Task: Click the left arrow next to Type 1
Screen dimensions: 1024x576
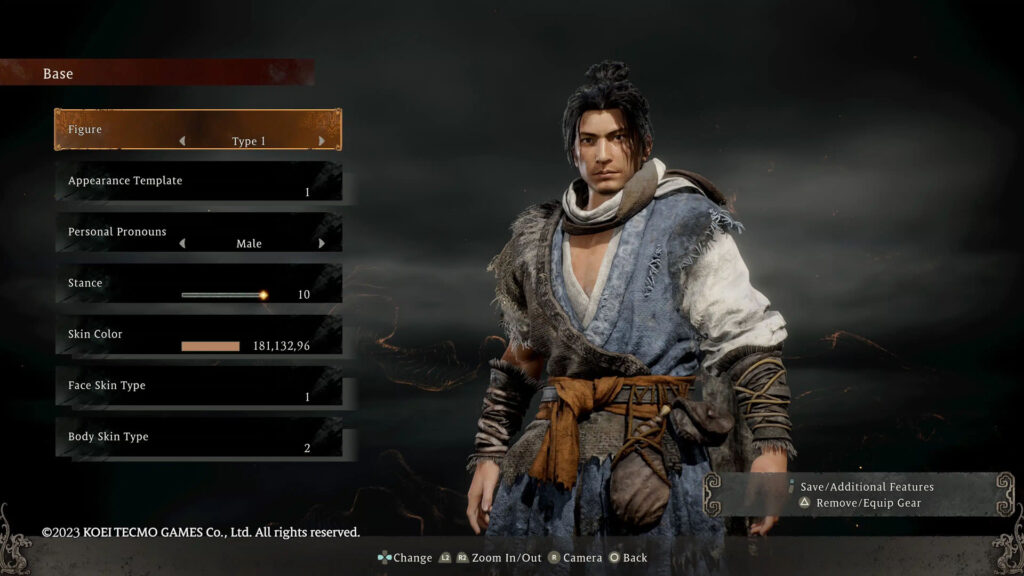Action: (182, 142)
